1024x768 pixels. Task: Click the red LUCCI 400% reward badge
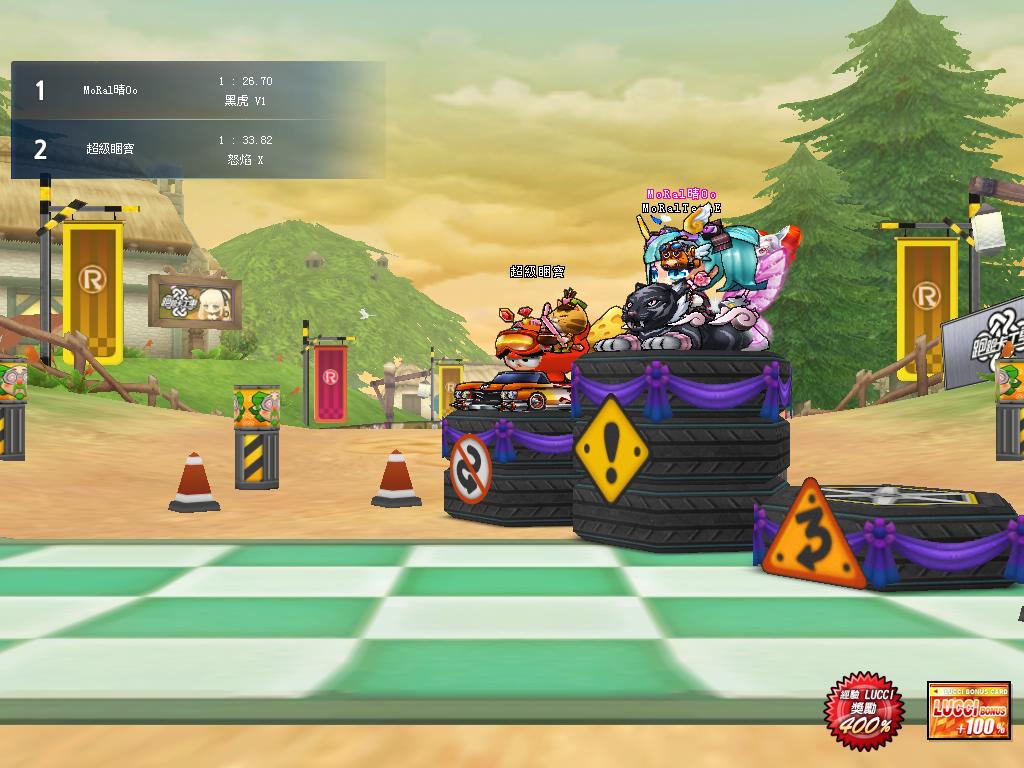coord(863,712)
